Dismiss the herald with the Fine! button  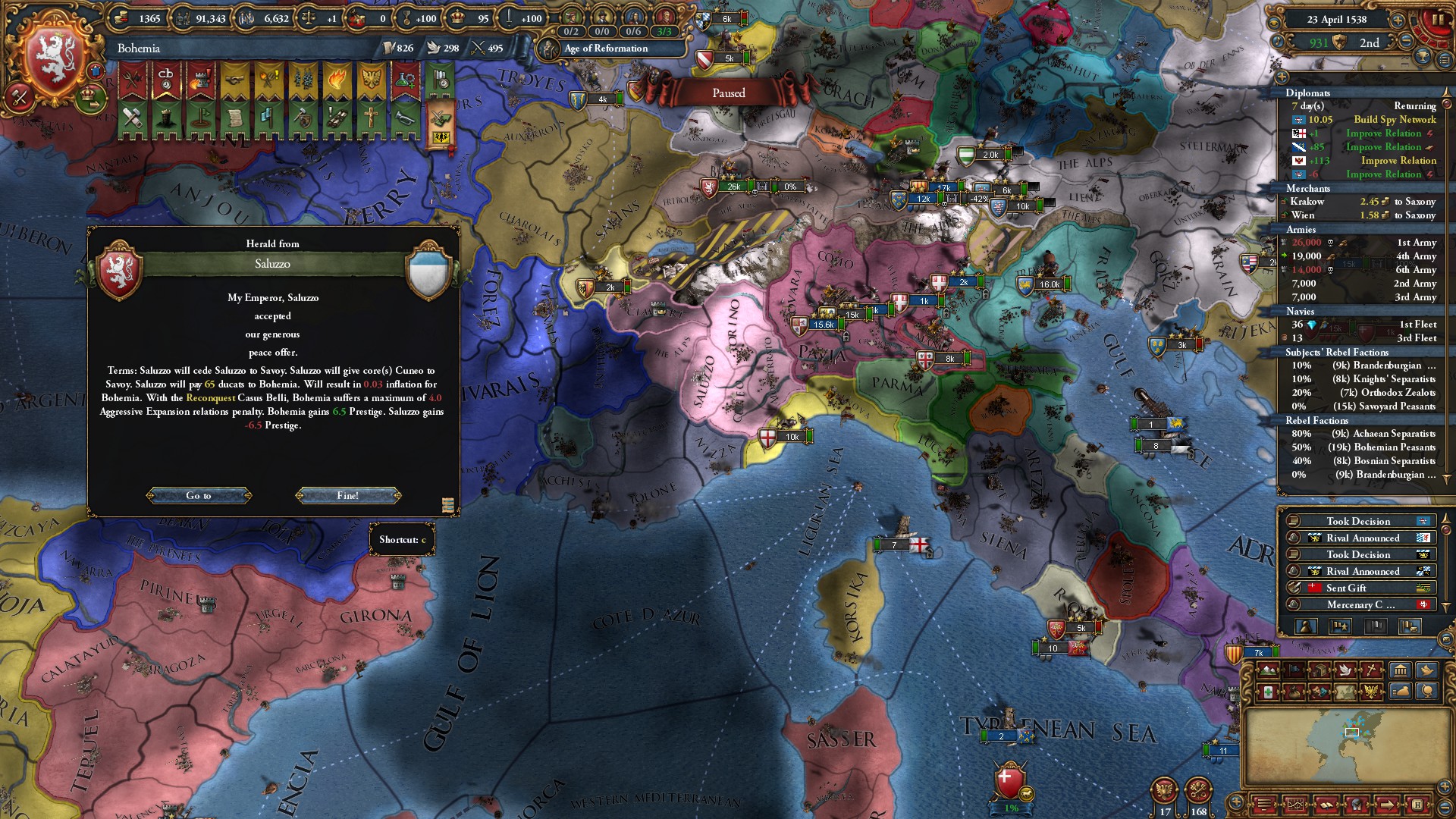click(348, 496)
